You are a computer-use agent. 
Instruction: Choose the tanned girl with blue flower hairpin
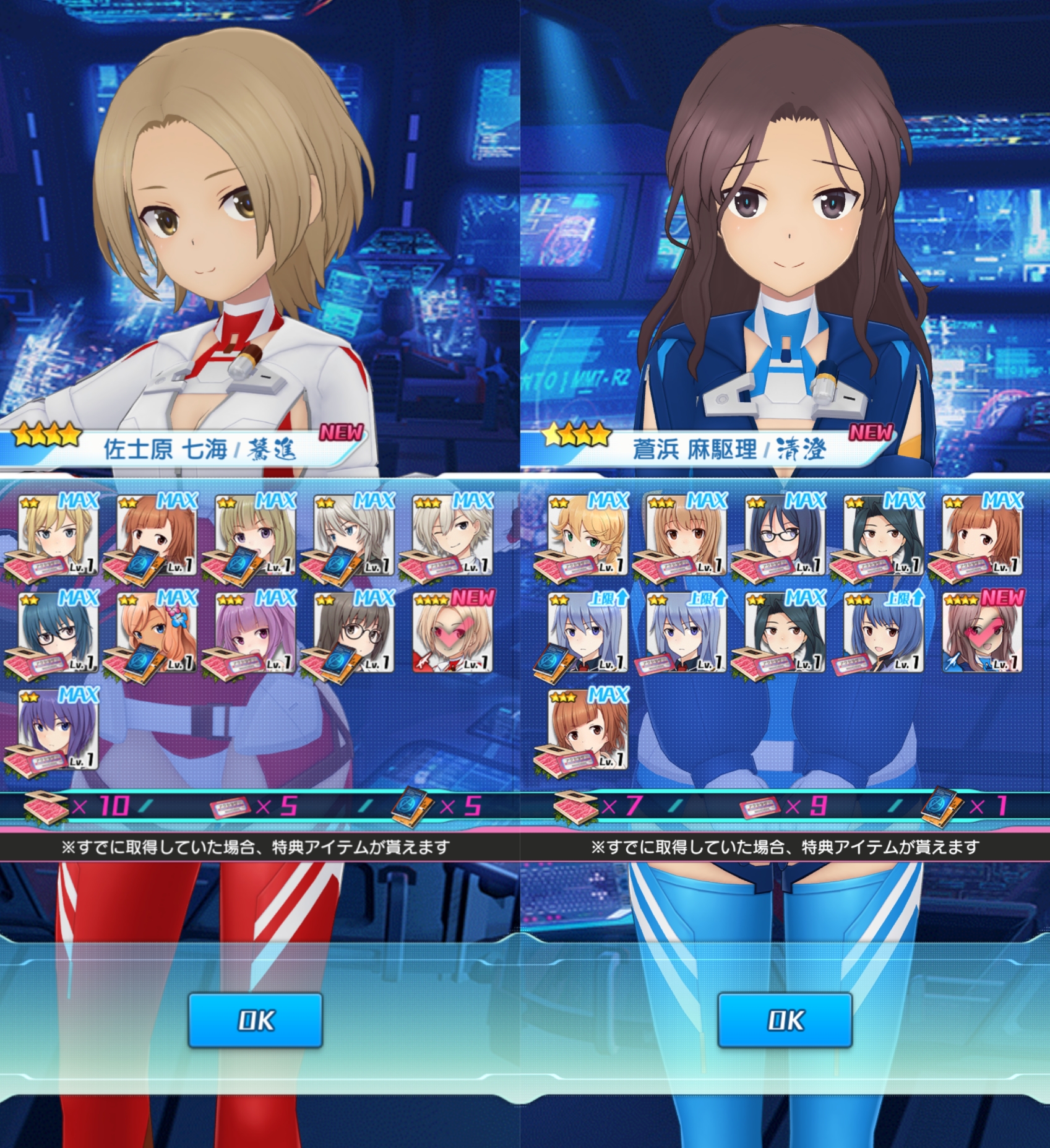tap(156, 632)
